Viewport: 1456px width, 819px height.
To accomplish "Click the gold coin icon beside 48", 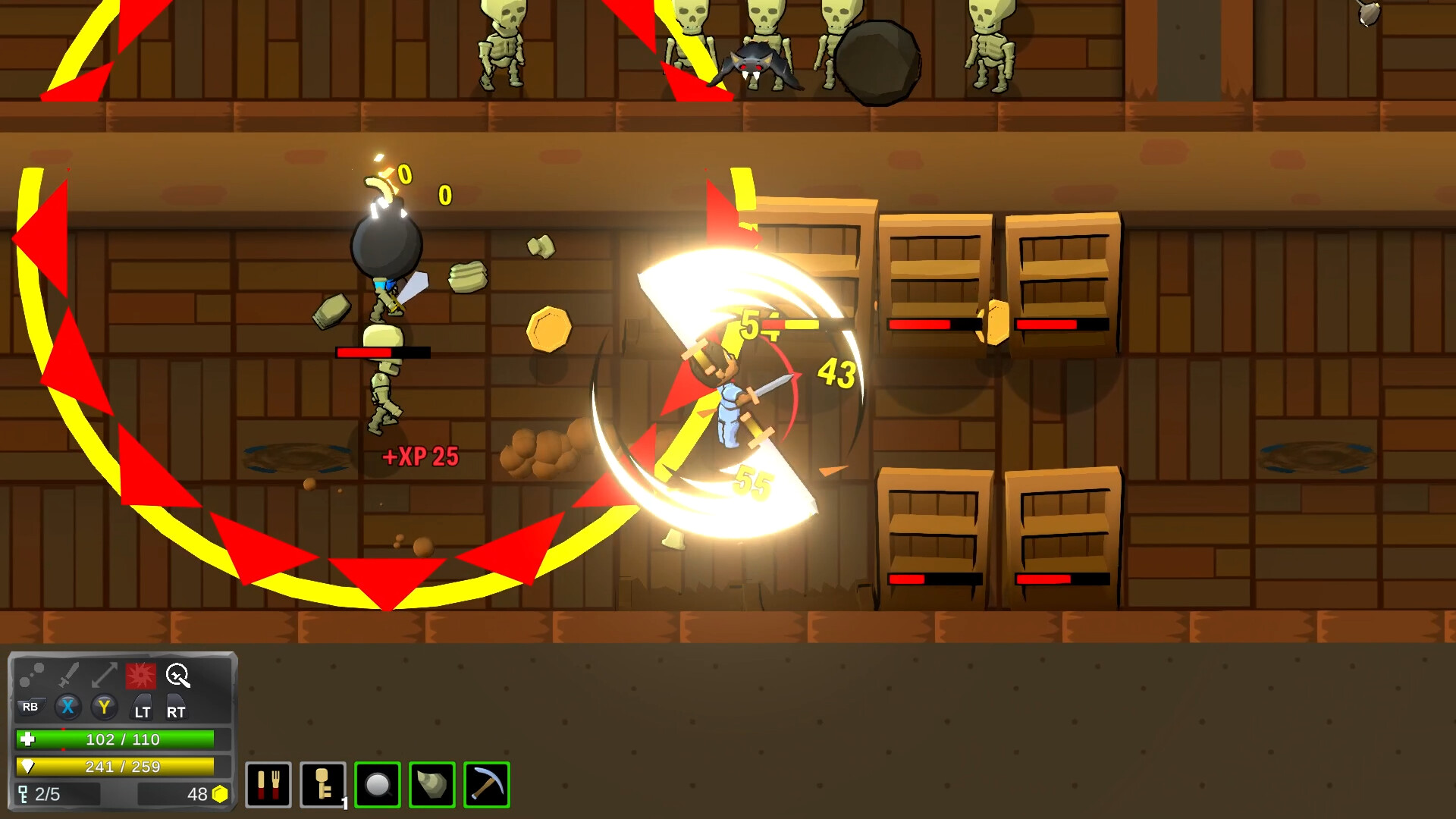I will pos(218,793).
